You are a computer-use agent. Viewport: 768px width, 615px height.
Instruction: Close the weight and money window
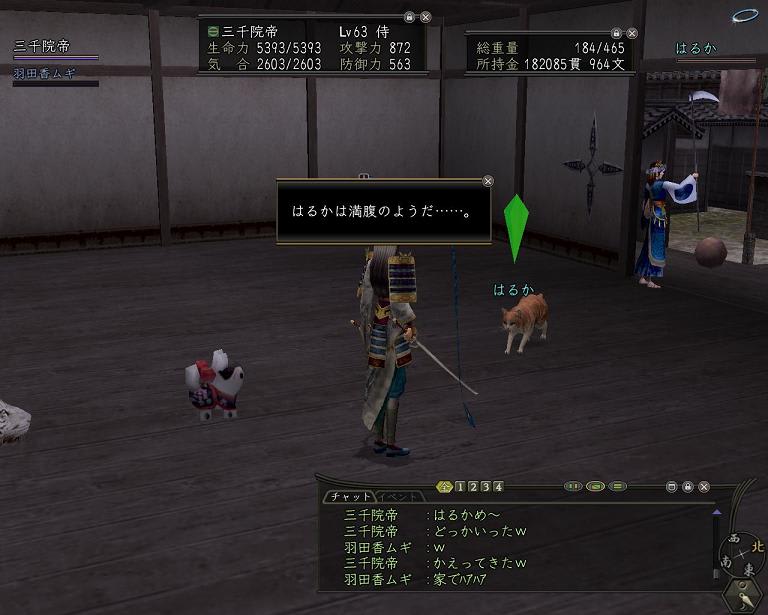(632, 33)
